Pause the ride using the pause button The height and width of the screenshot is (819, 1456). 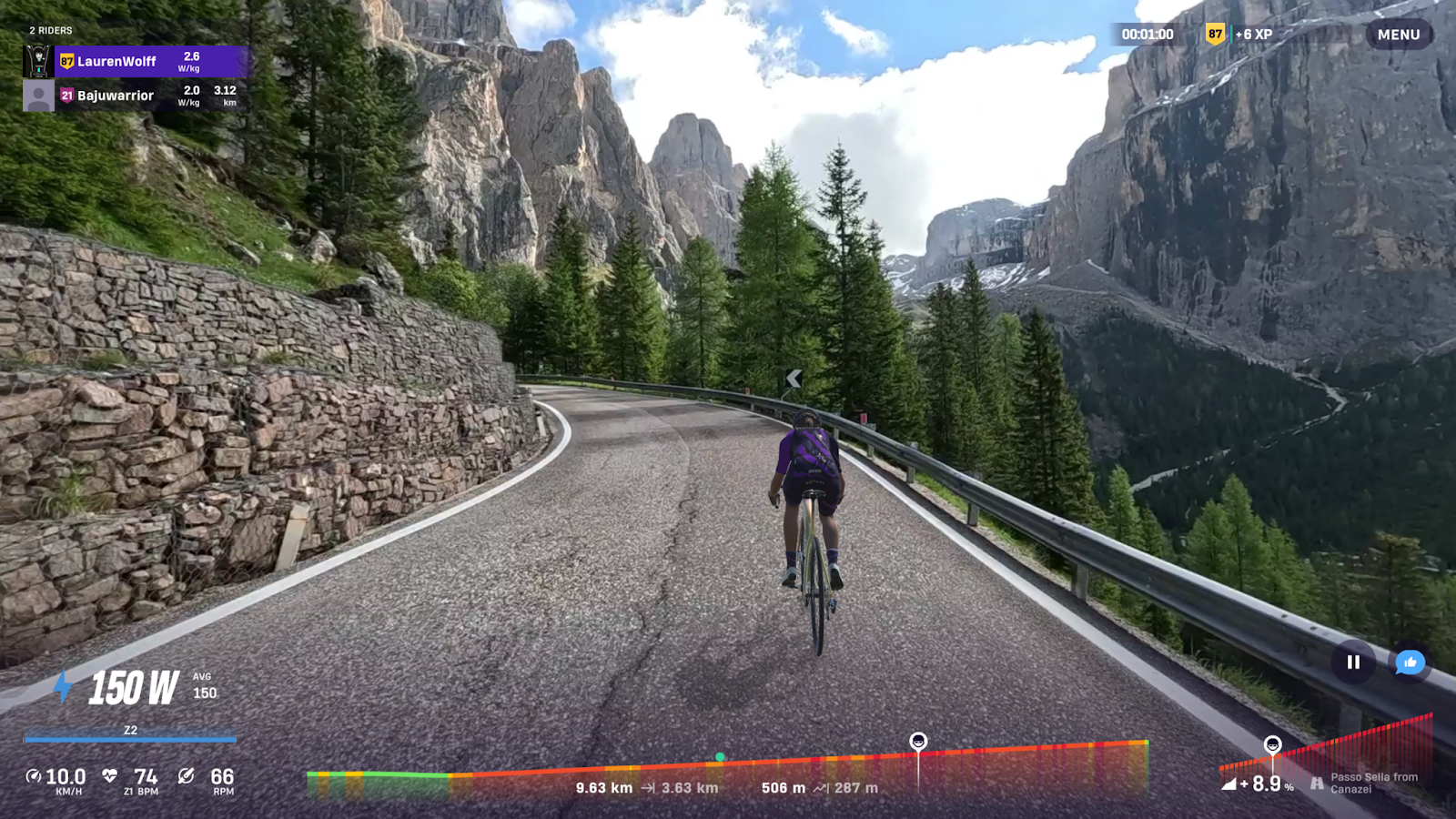[1354, 662]
